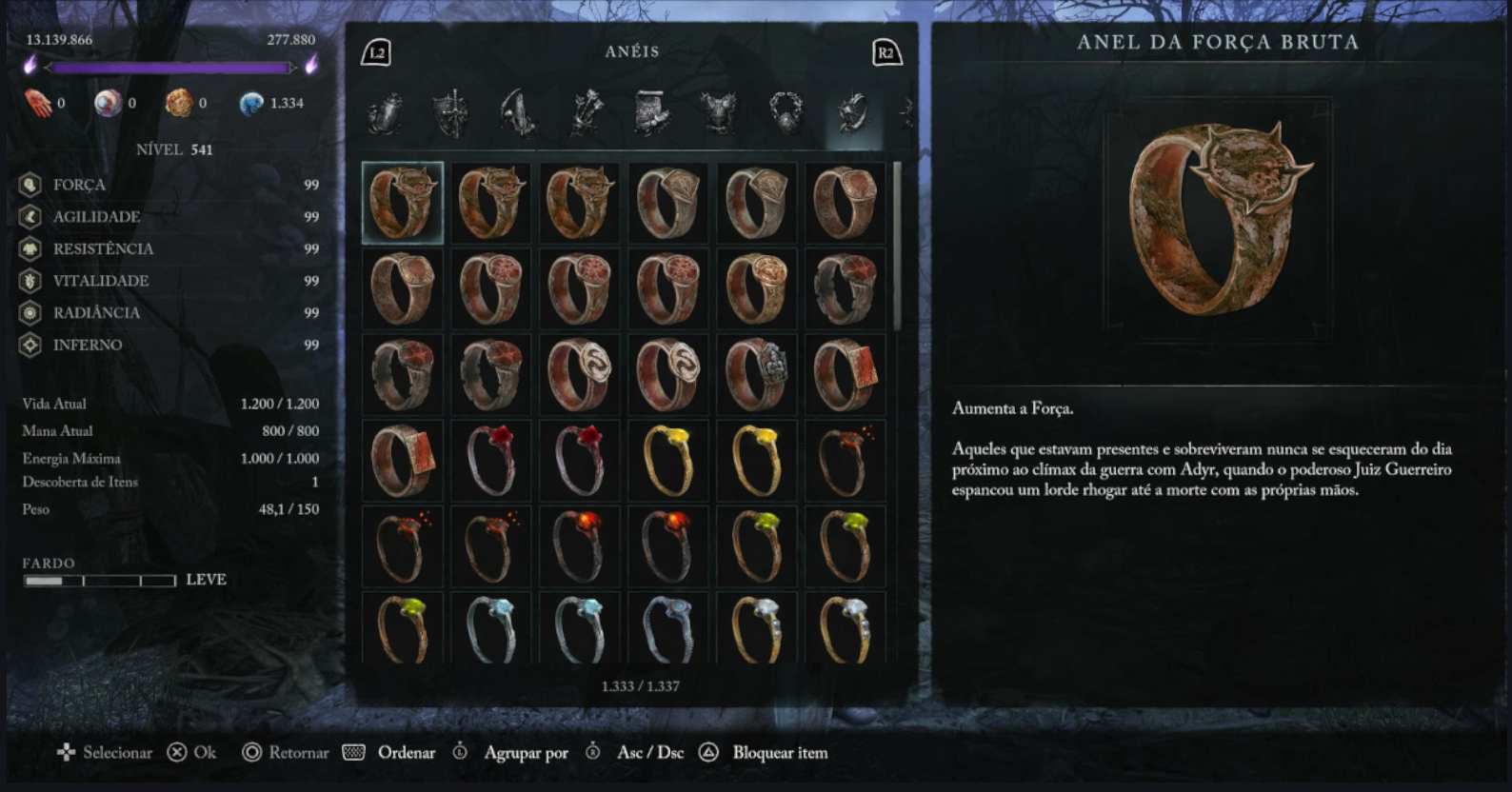Choose the ring with carved figure plate
Viewport: 1512px width, 792px height.
(x=757, y=374)
